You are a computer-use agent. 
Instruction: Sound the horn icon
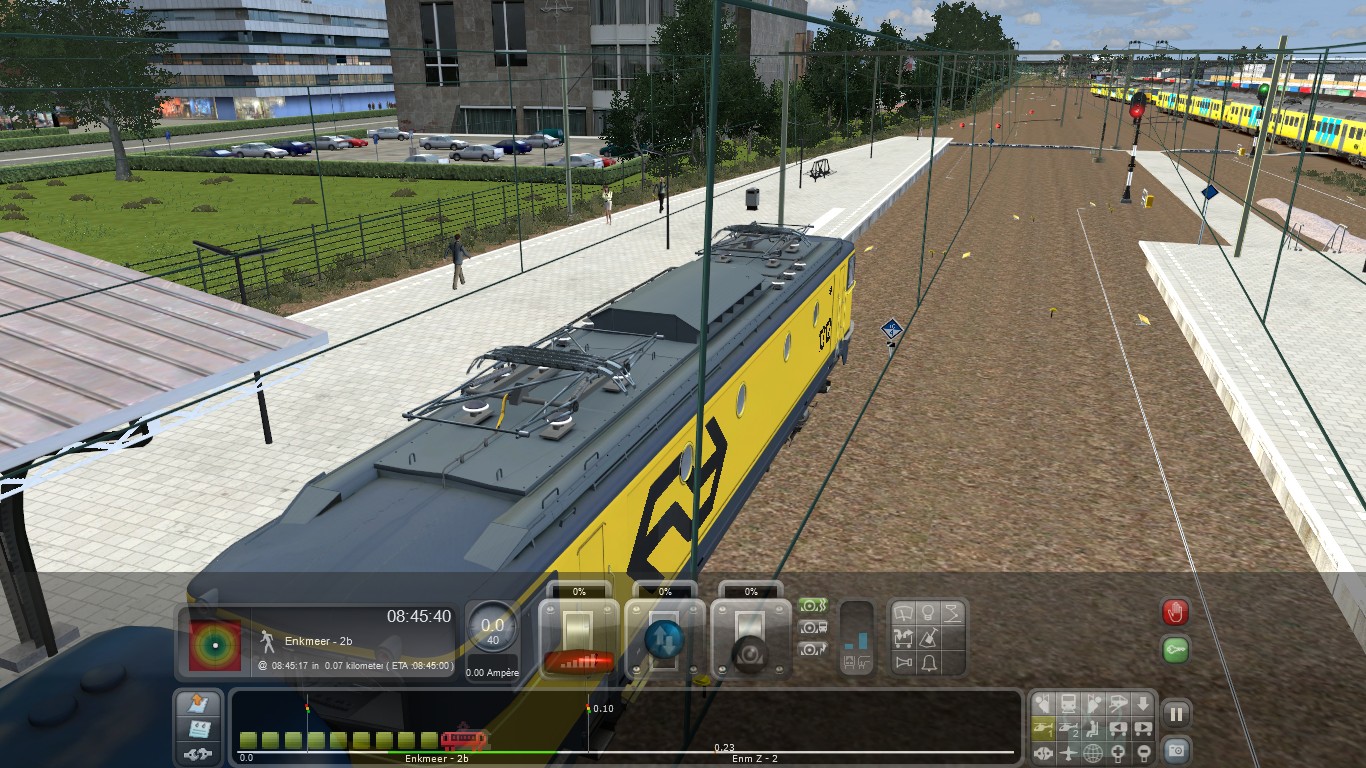pos(904,662)
